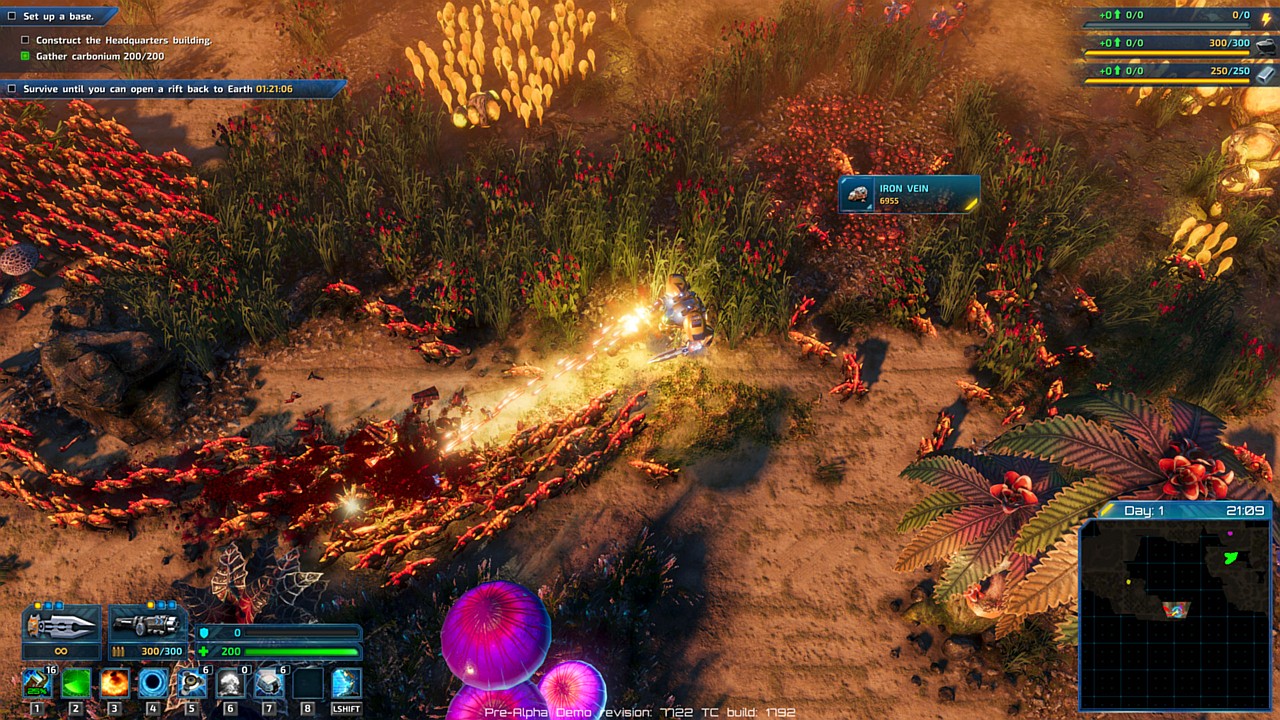Click the carbonium resource icon

pyautogui.click(x=1266, y=45)
